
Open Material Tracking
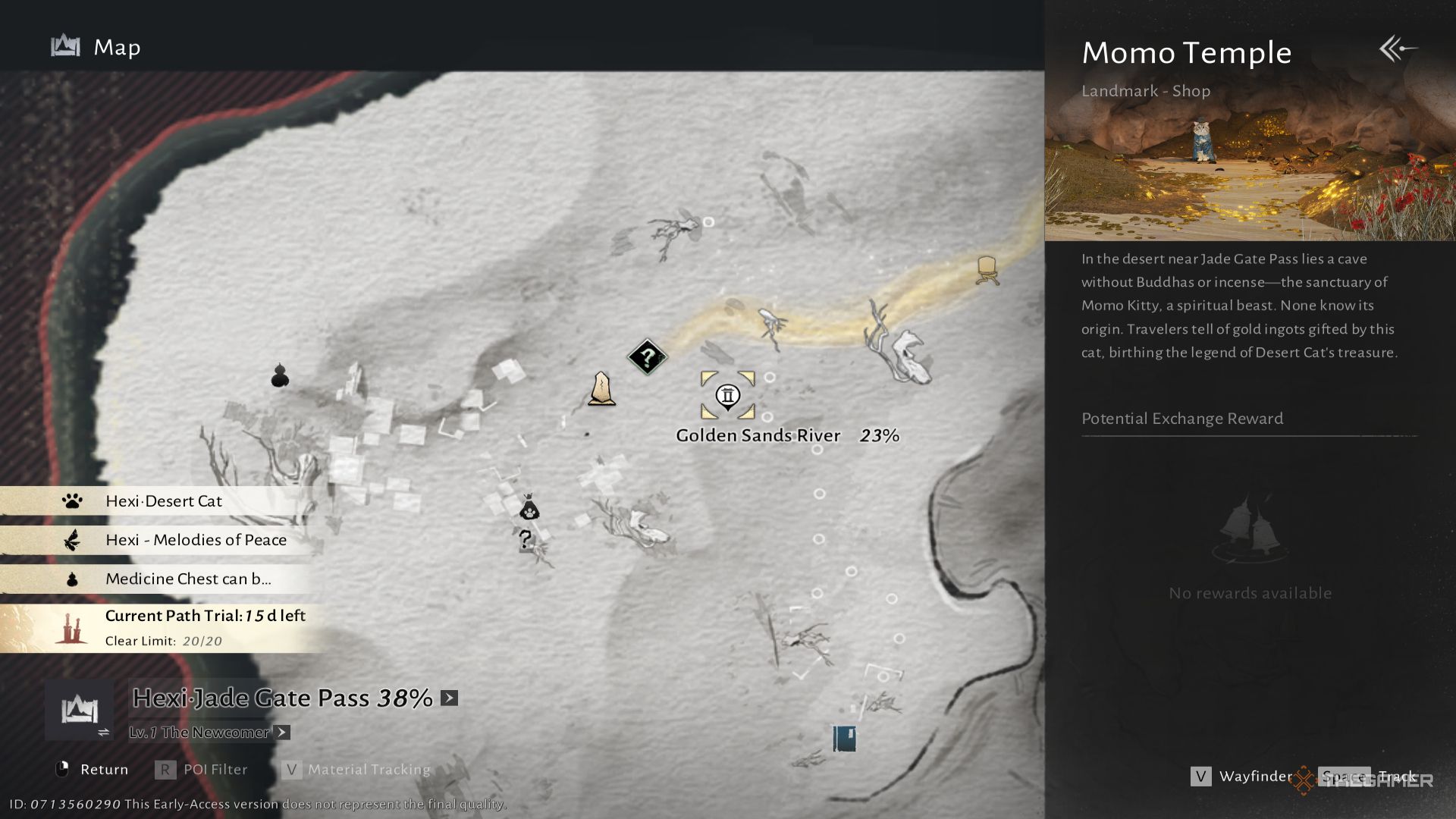pos(356,770)
